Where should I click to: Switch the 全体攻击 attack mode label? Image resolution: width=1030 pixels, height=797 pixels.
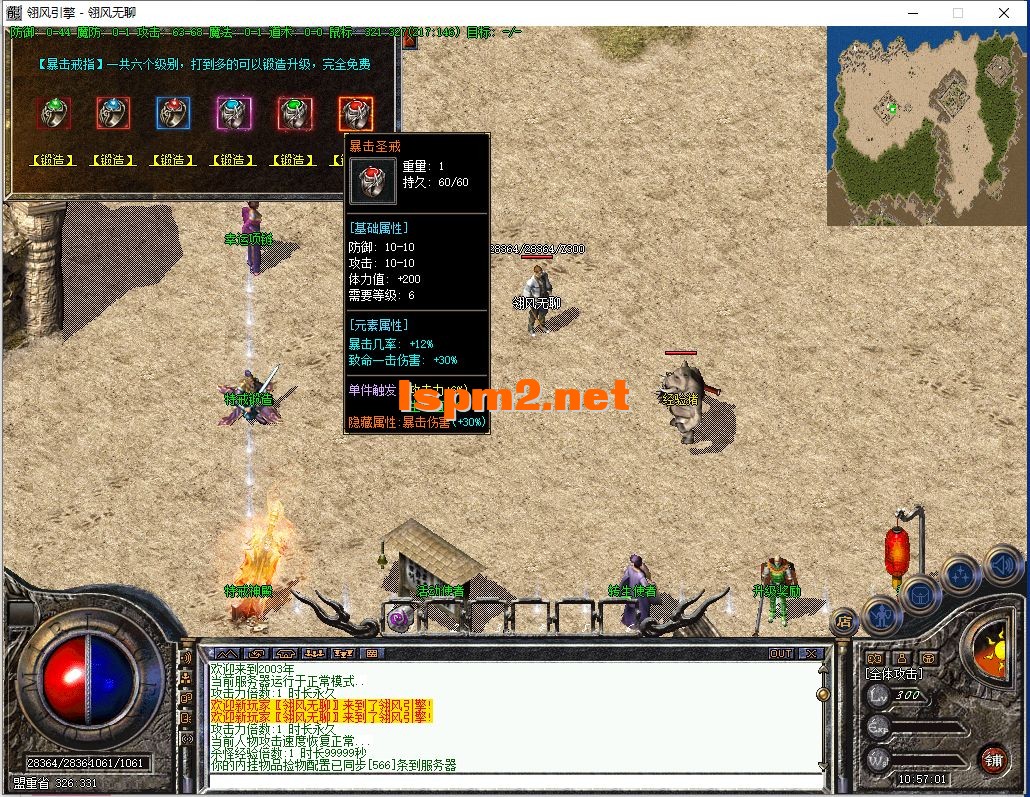click(x=894, y=674)
